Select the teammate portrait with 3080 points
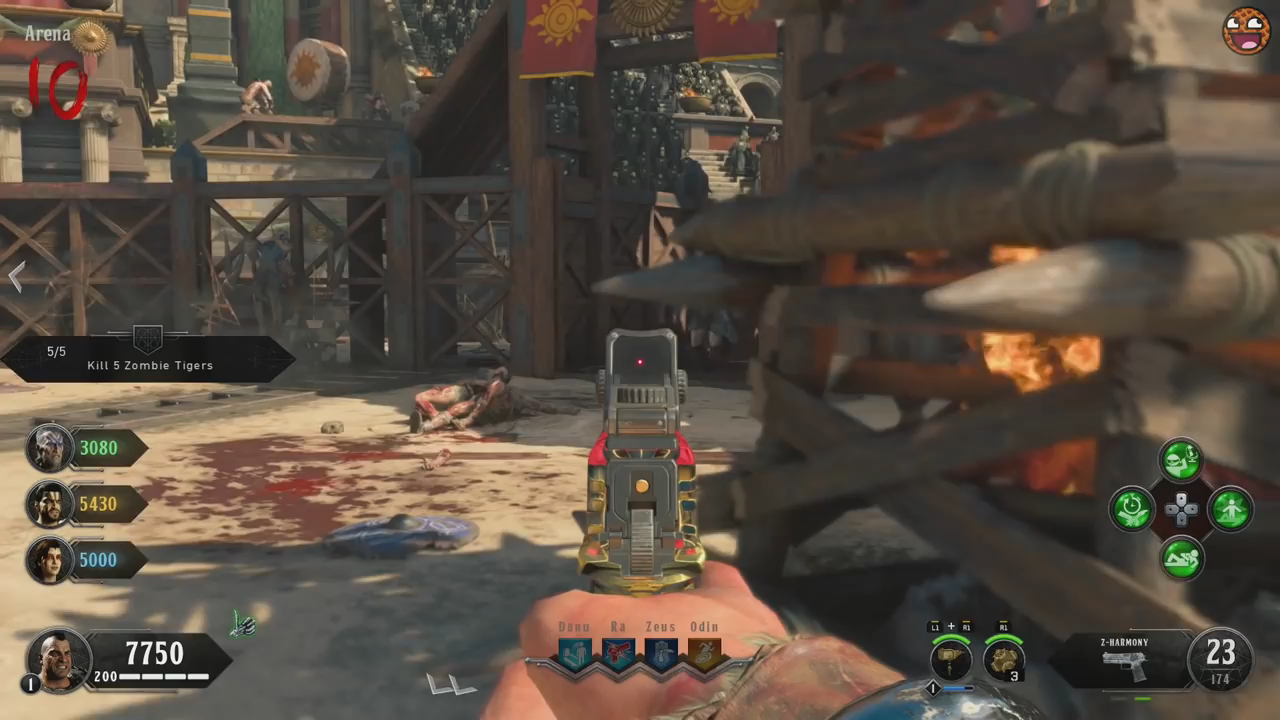Image resolution: width=1280 pixels, height=720 pixels. (x=49, y=448)
